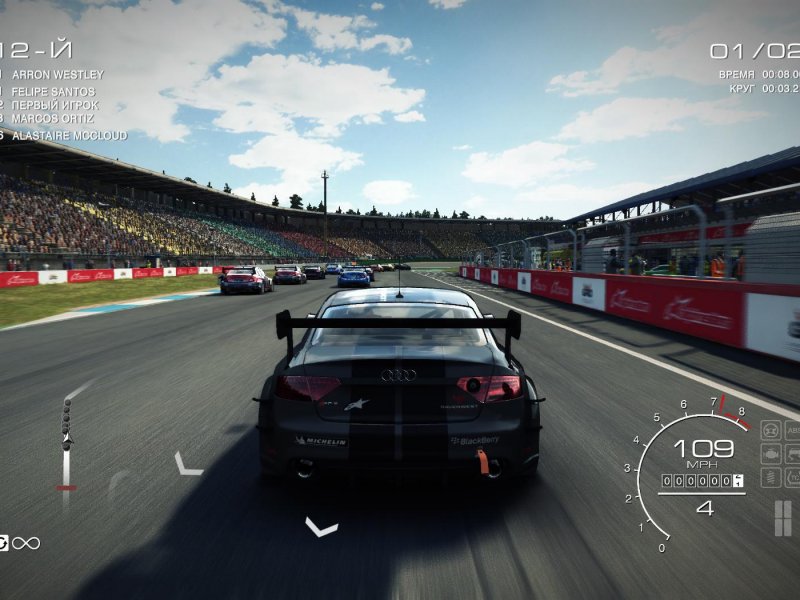Click the suspension spring damage icon
Viewport: 800px width, 600px height.
(771, 478)
